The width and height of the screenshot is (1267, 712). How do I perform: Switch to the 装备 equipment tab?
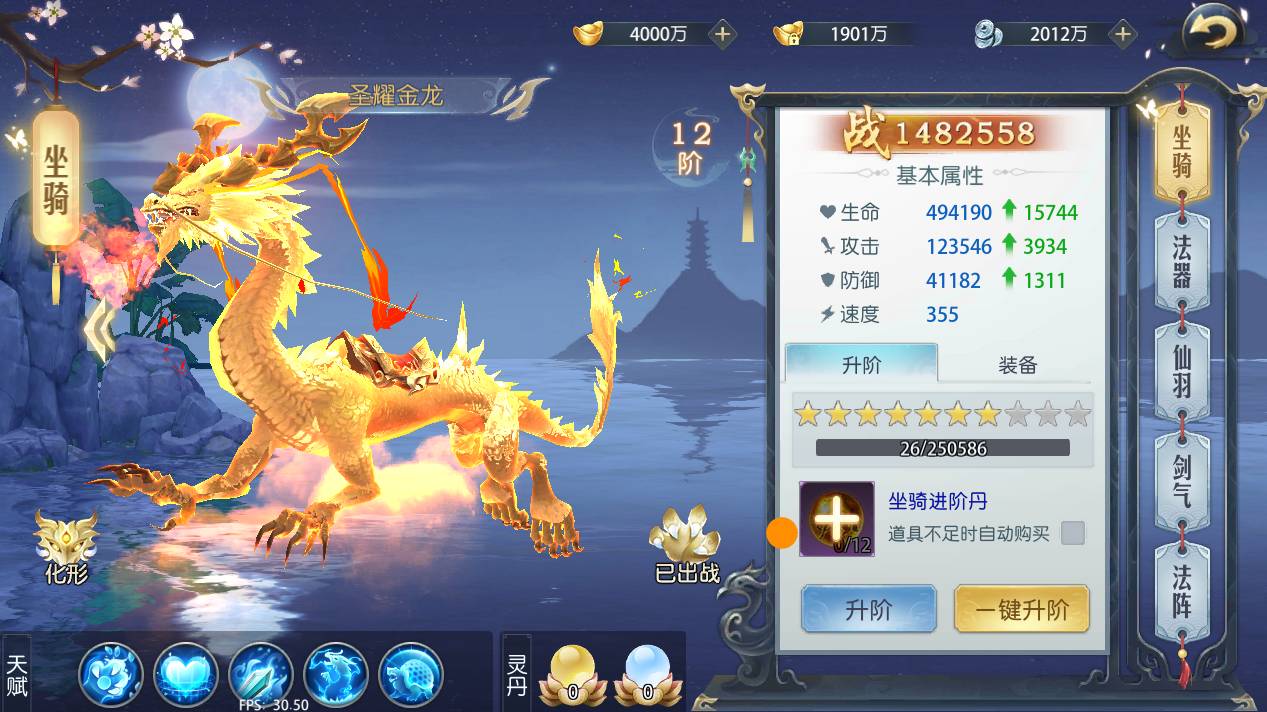(x=1017, y=365)
